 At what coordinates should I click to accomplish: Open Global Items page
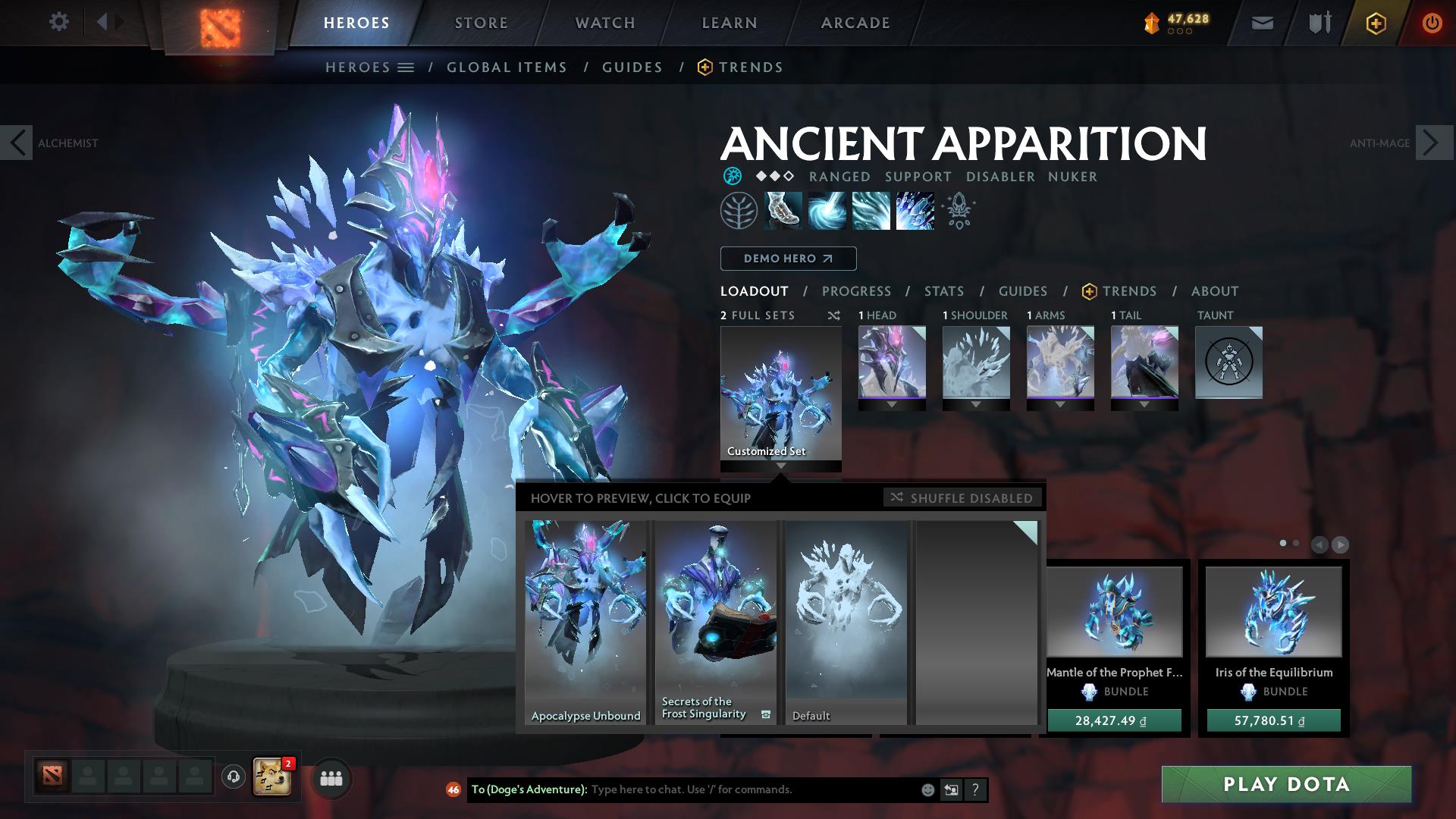point(507,67)
